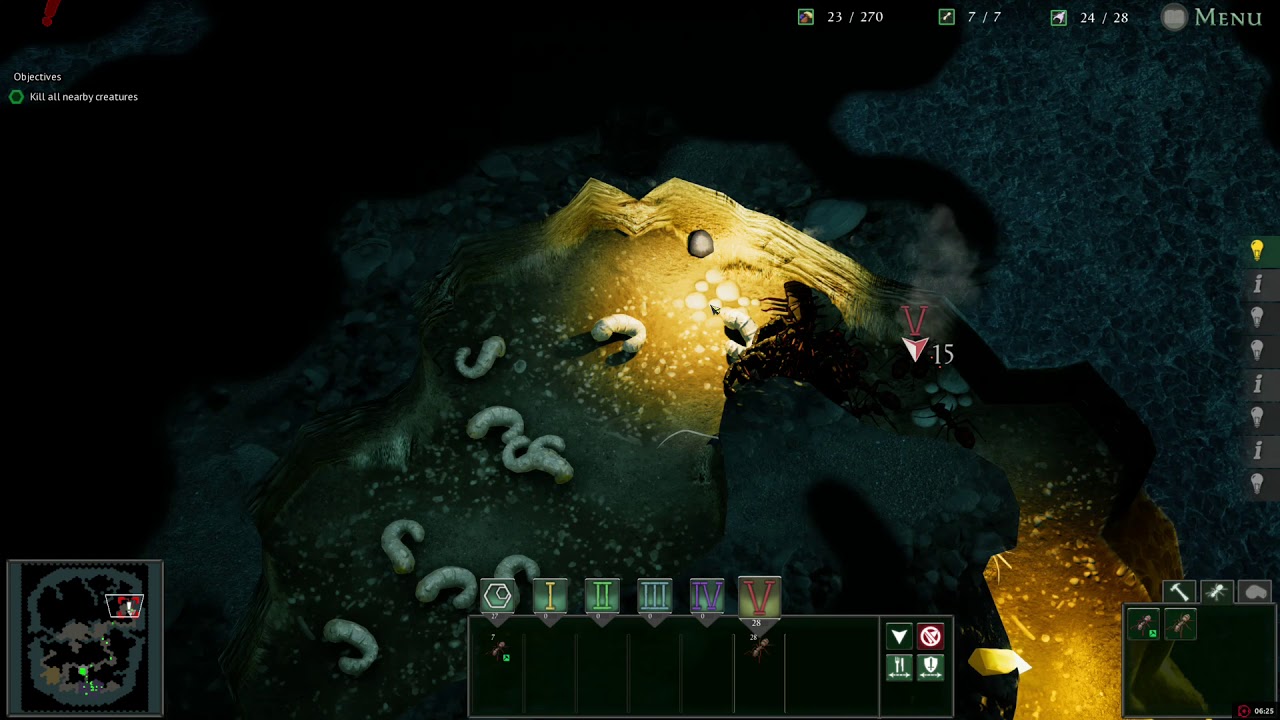Click the 7 worker ants in nest group
The image size is (1280, 720).
tap(498, 650)
